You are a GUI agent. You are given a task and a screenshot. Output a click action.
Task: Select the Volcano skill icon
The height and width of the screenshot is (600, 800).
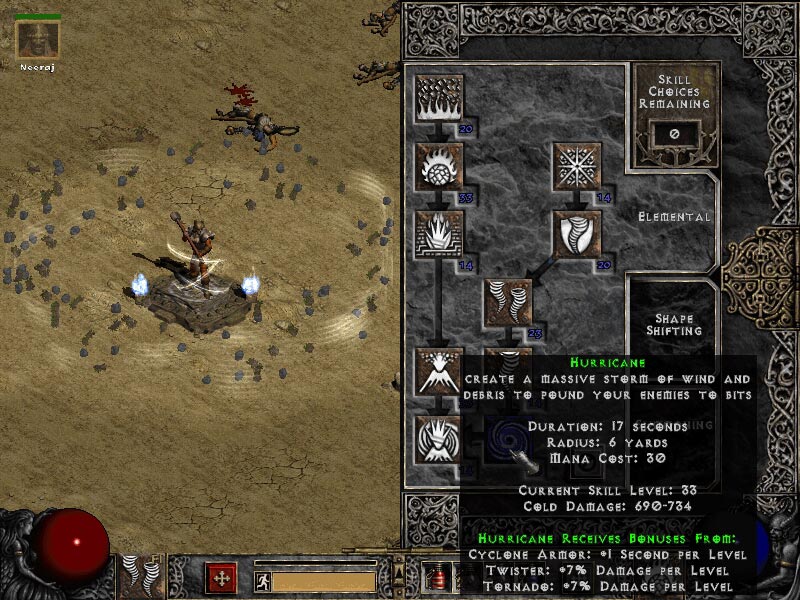point(439,371)
